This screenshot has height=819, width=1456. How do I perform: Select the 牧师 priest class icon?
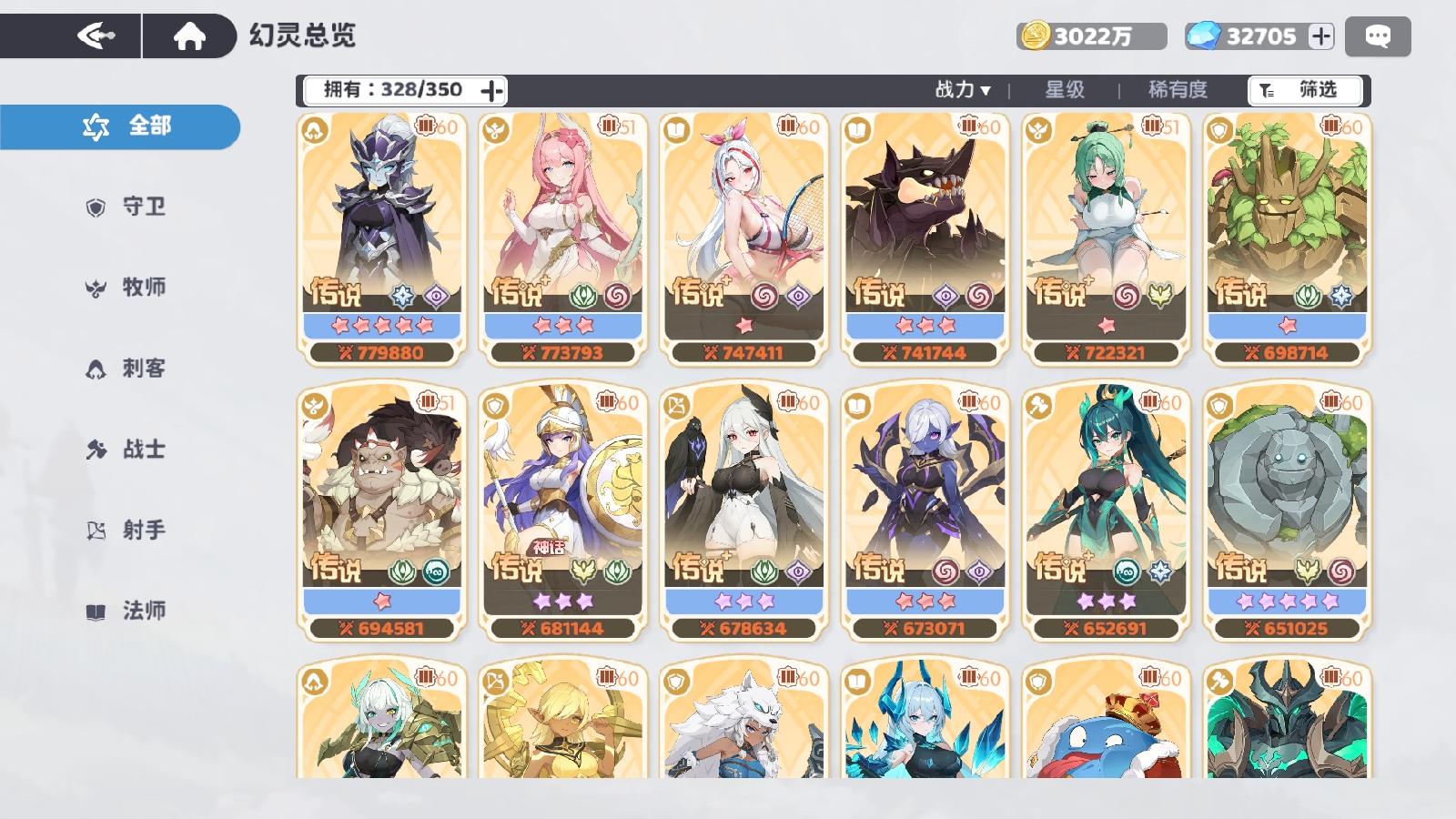point(94,288)
